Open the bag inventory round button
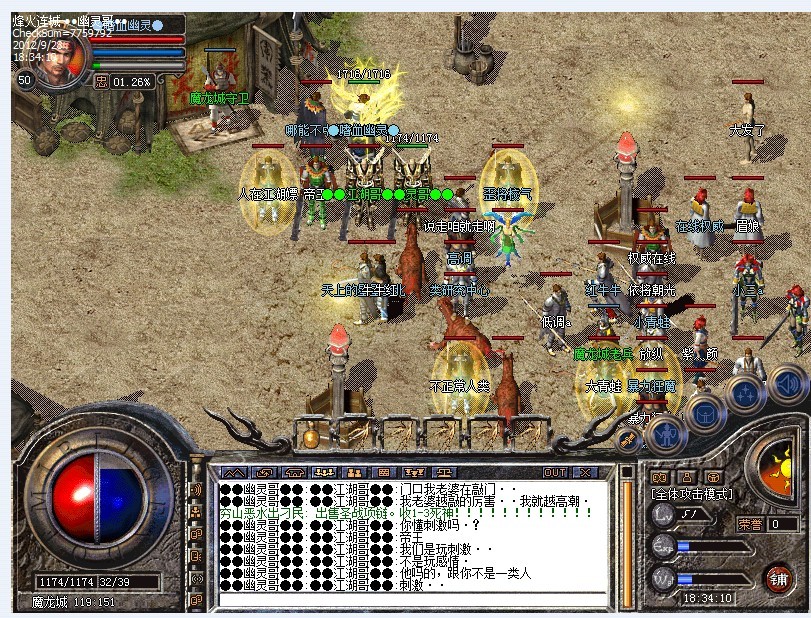The width and height of the screenshot is (811, 618). tap(705, 411)
